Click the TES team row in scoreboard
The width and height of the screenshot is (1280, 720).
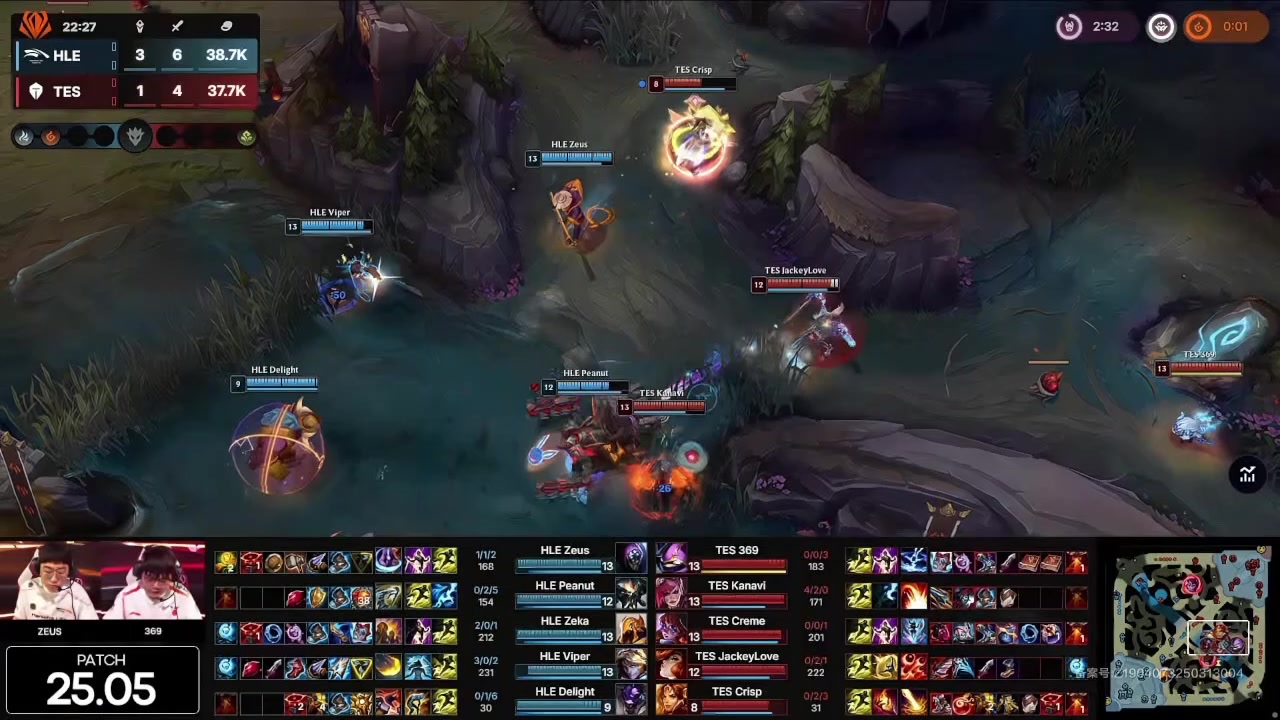tap(135, 91)
